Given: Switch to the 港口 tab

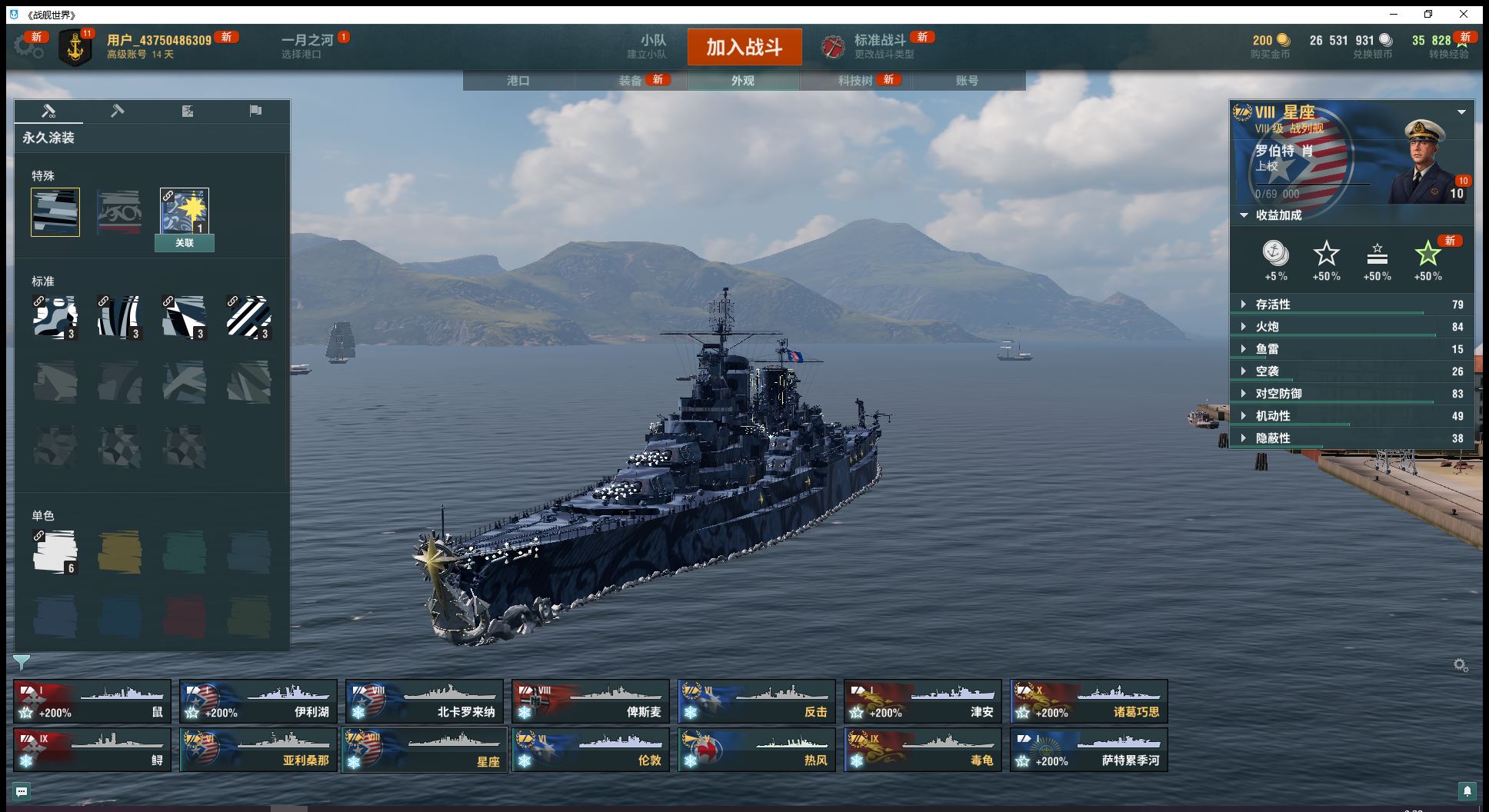Looking at the screenshot, I should point(518,81).
